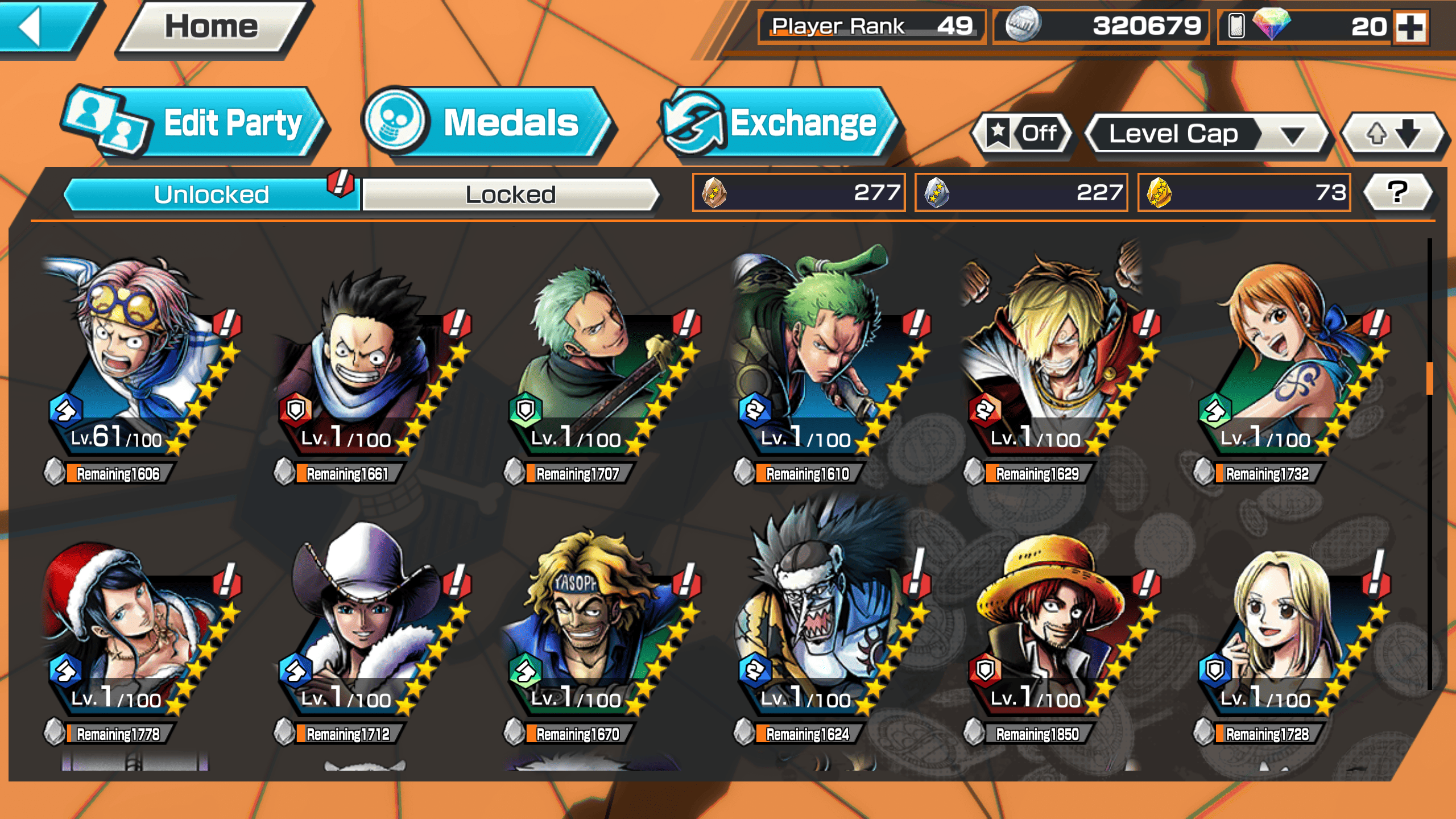1456x819 pixels.
Task: Open the Exchange screen
Action: pyautogui.click(x=779, y=123)
